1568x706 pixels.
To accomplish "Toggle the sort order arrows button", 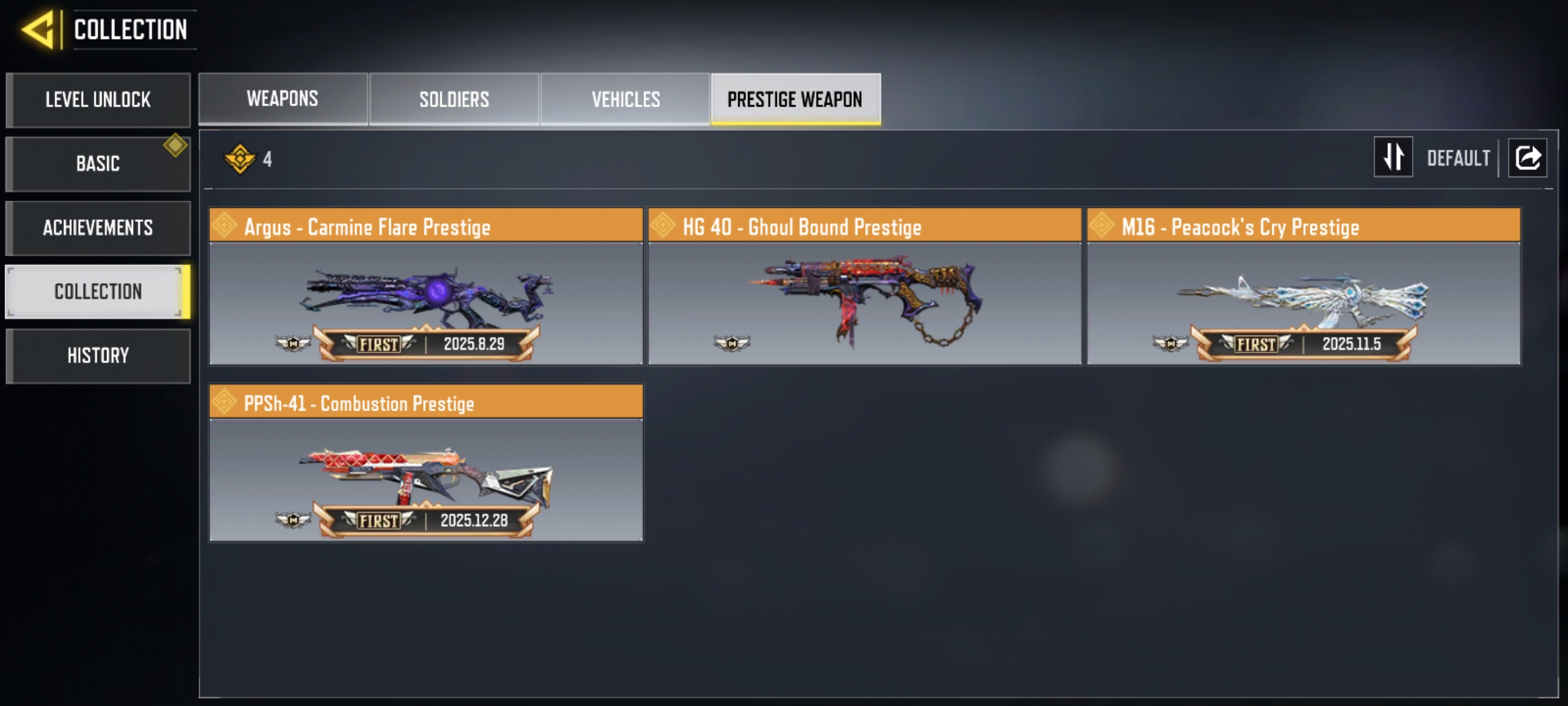I will (x=1393, y=157).
